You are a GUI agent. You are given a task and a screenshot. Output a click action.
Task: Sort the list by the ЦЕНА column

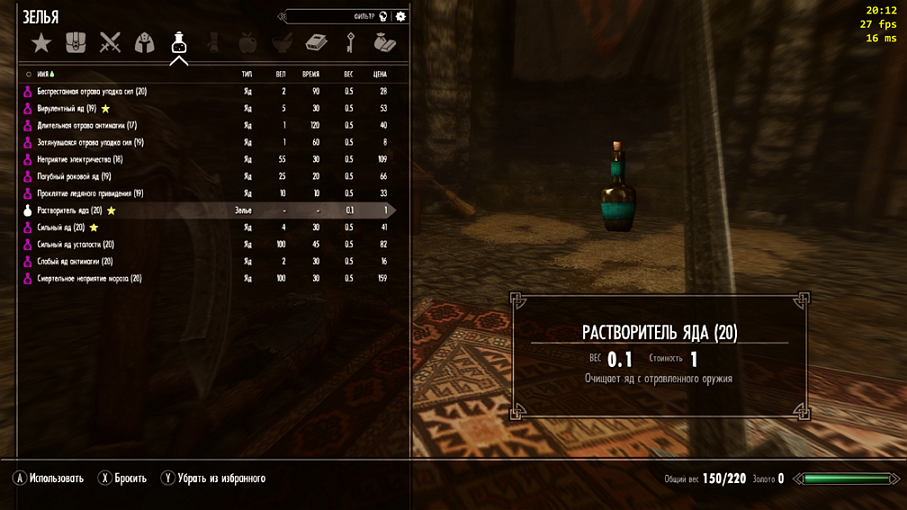click(379, 74)
